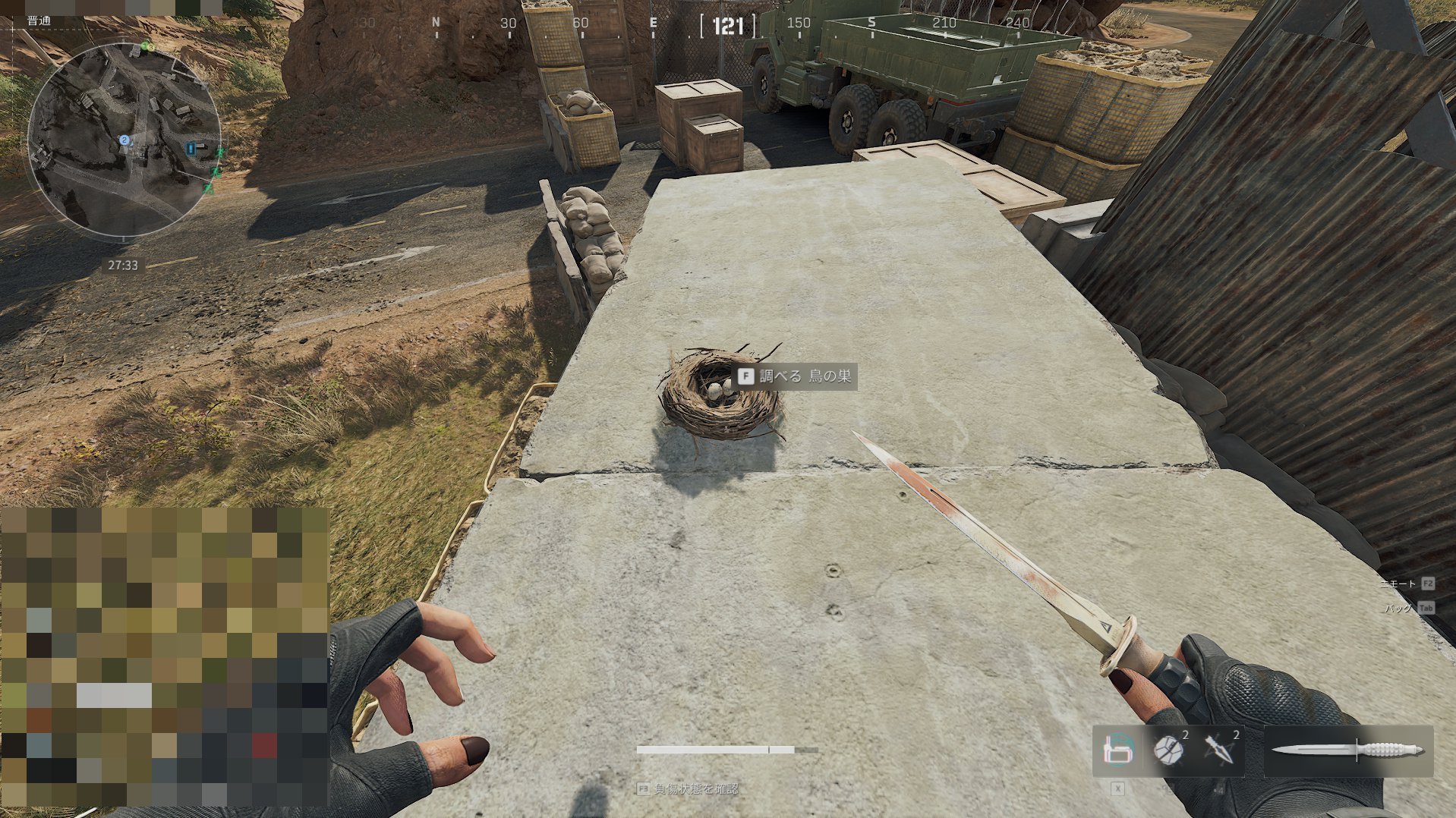Toggle the X quick-slot item
This screenshot has width=1456, height=818.
(x=1117, y=789)
